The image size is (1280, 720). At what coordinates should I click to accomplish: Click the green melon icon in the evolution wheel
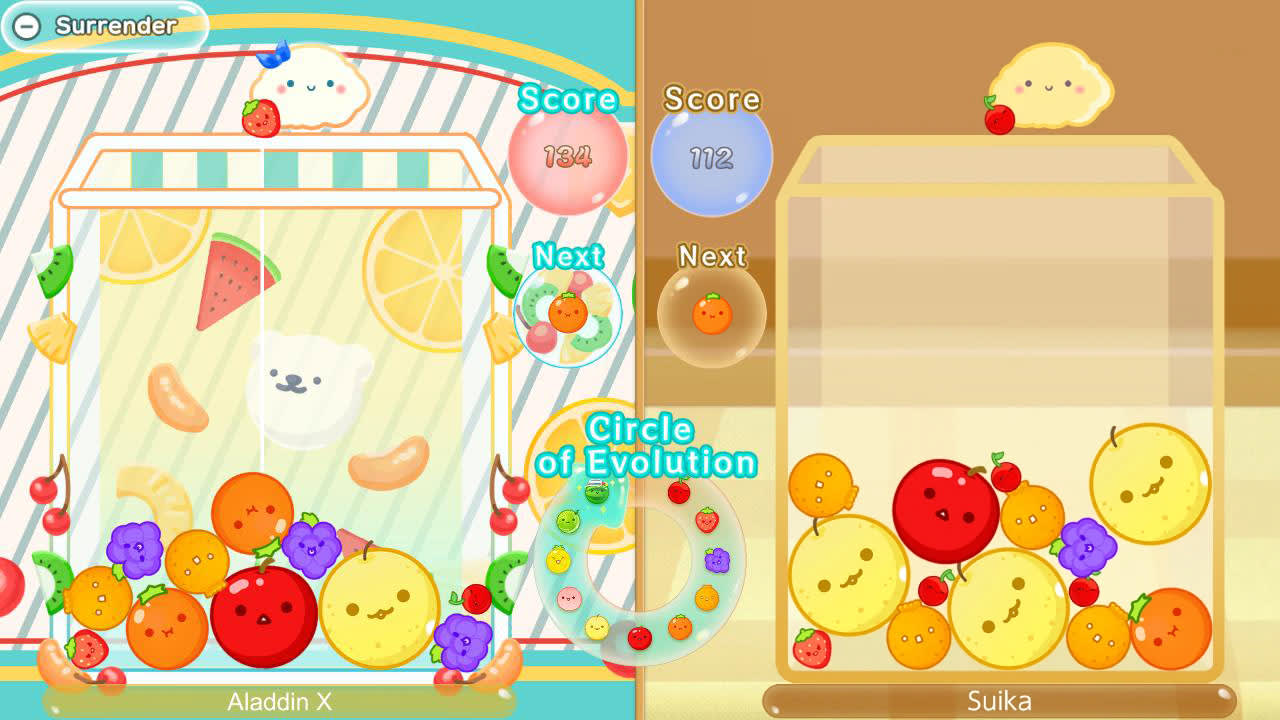pyautogui.click(x=567, y=521)
